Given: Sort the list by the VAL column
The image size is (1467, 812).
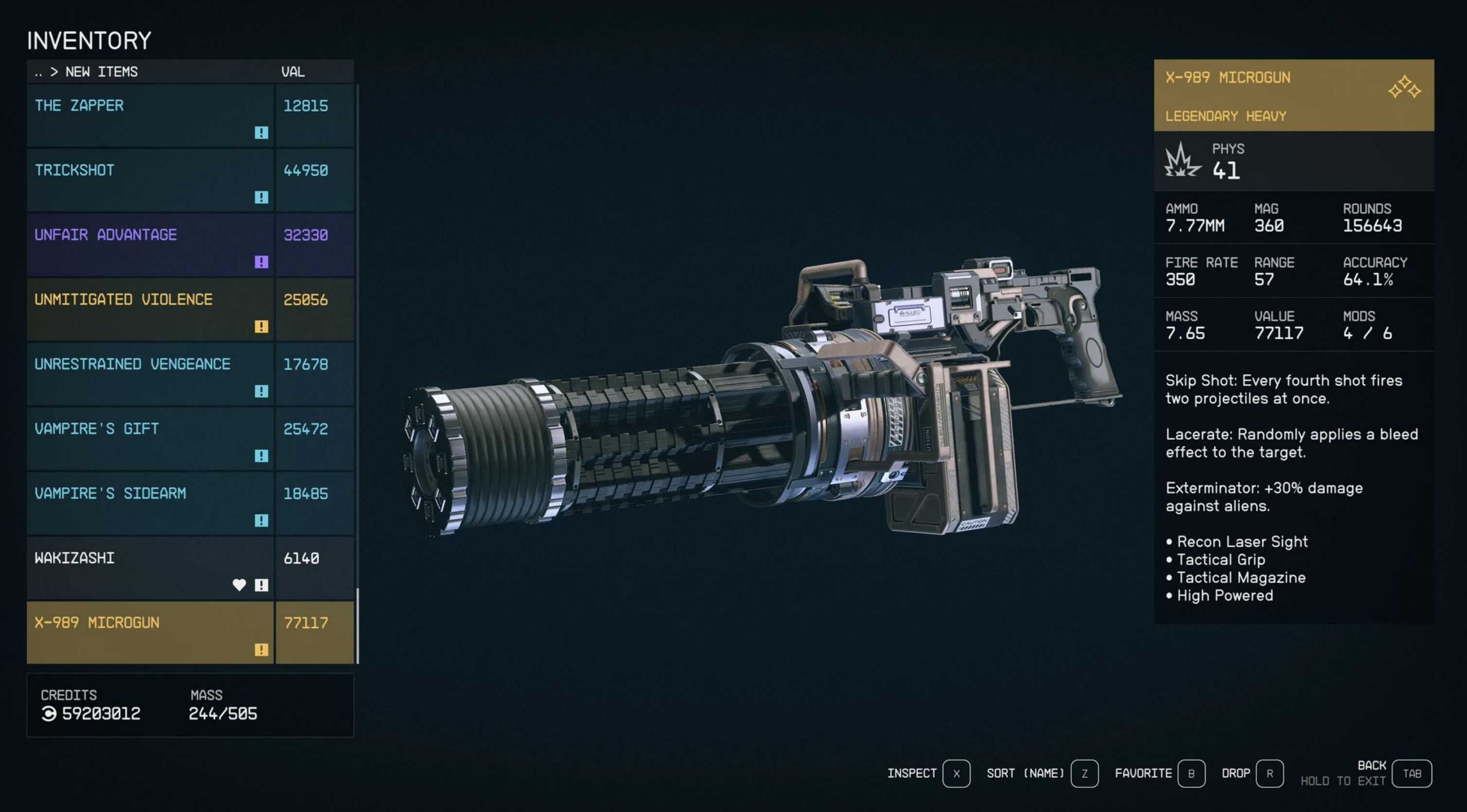Looking at the screenshot, I should click(293, 72).
